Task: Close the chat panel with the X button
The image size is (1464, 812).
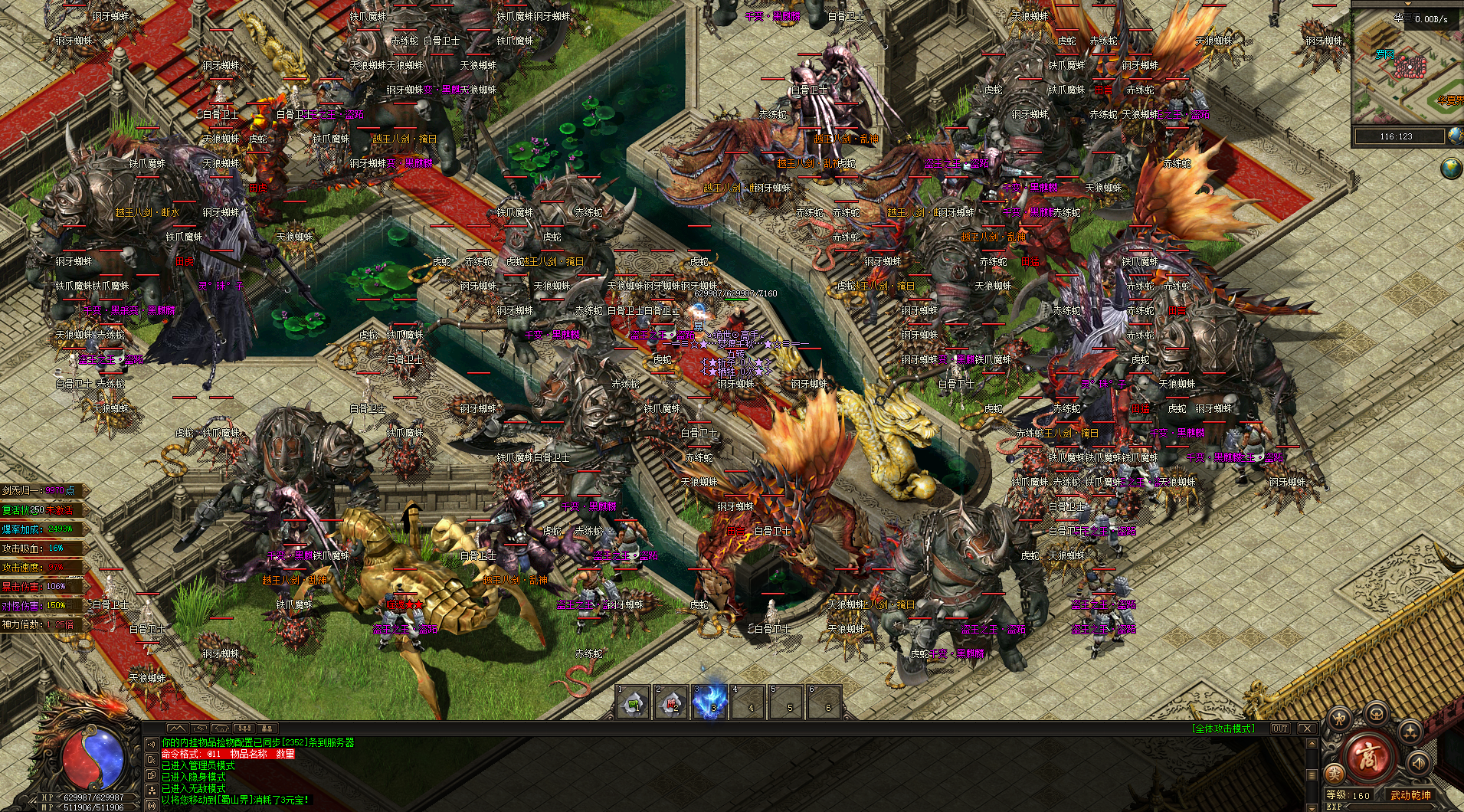Action: pyautogui.click(x=1307, y=729)
